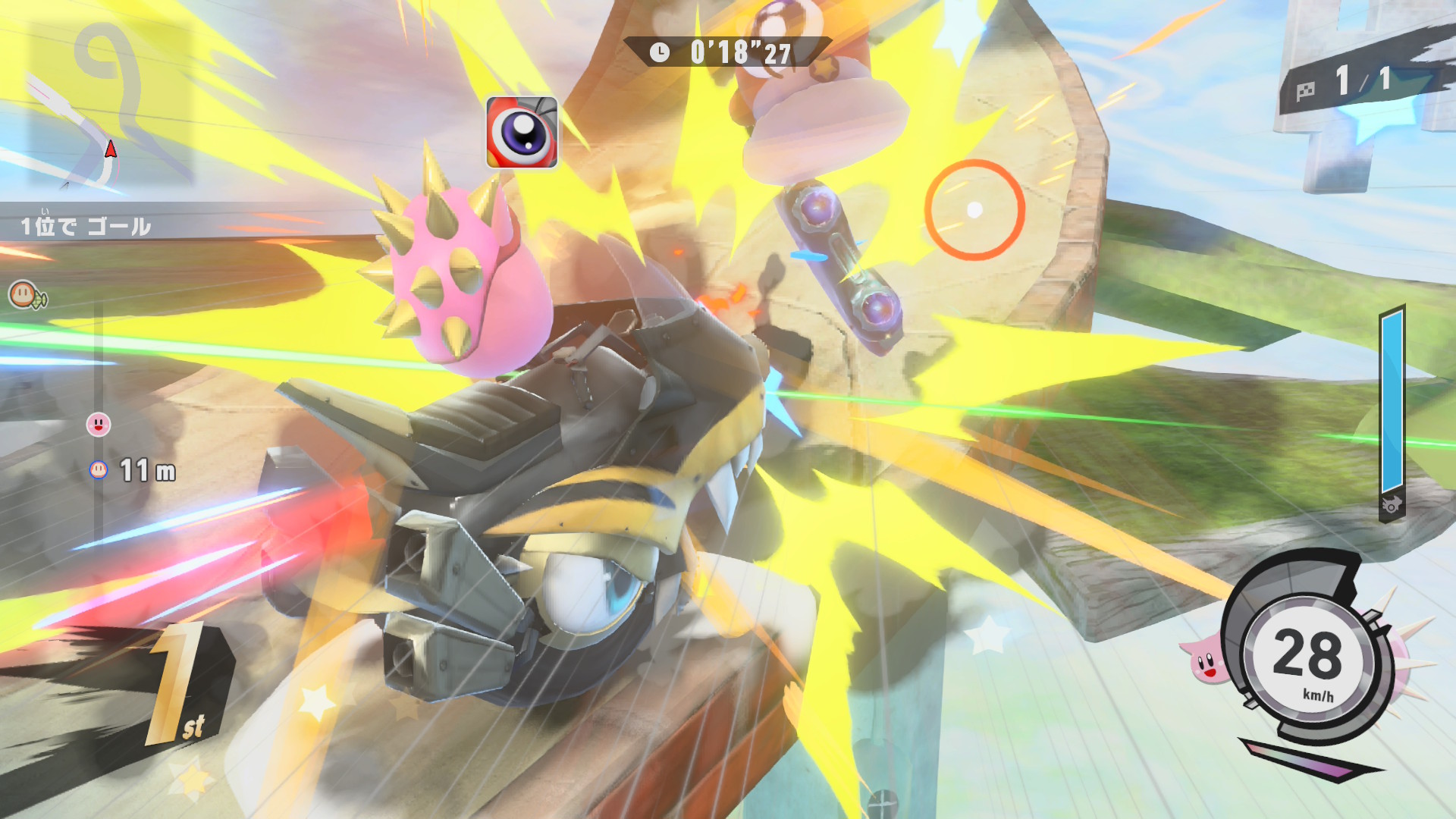Viewport: 1456px width, 819px height.
Task: Click the pink Kirby progress marker
Action: [99, 424]
